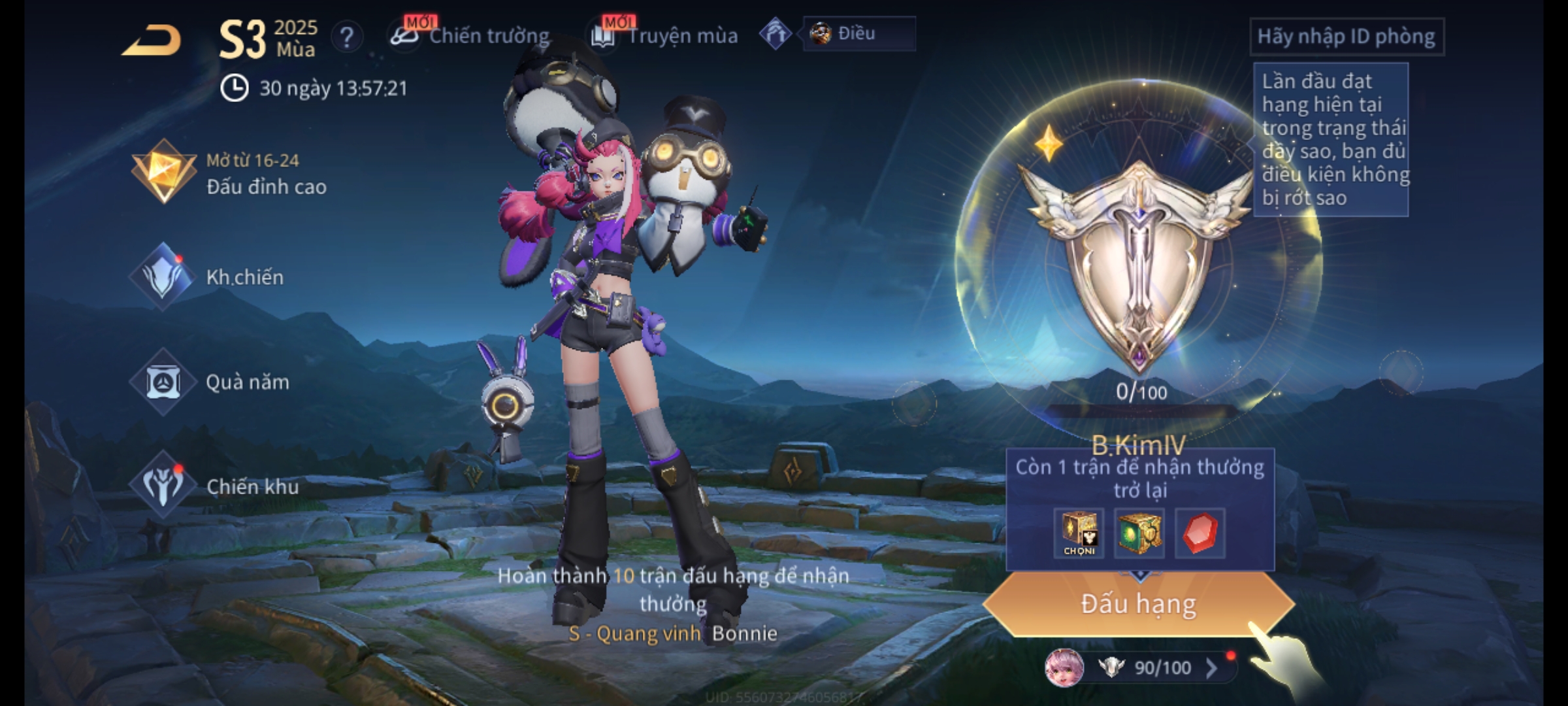Screen dimensions: 1568x706
Task: Open the pink-haired player avatar
Action: [x=1064, y=667]
